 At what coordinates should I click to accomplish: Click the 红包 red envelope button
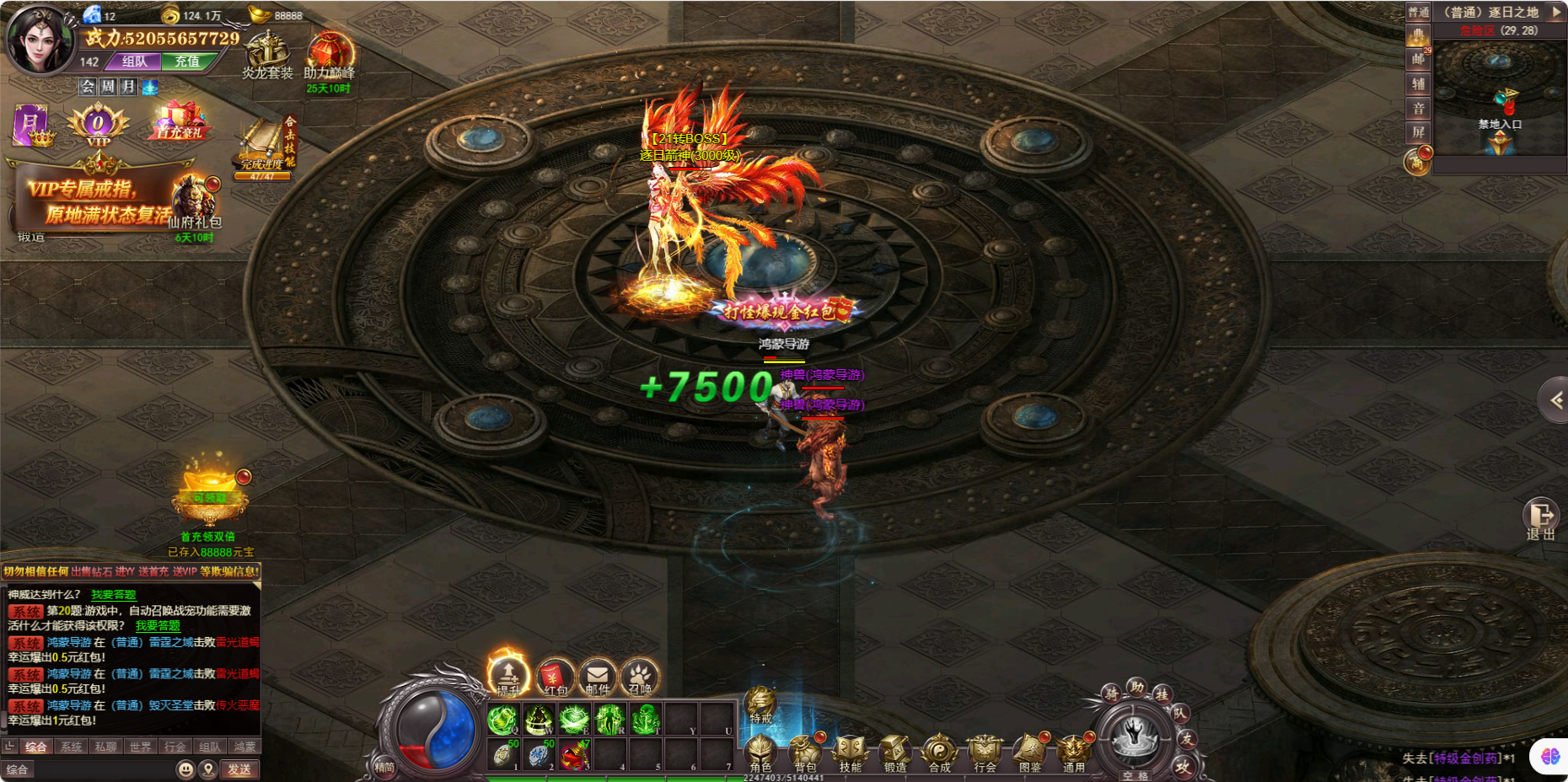coord(555,677)
